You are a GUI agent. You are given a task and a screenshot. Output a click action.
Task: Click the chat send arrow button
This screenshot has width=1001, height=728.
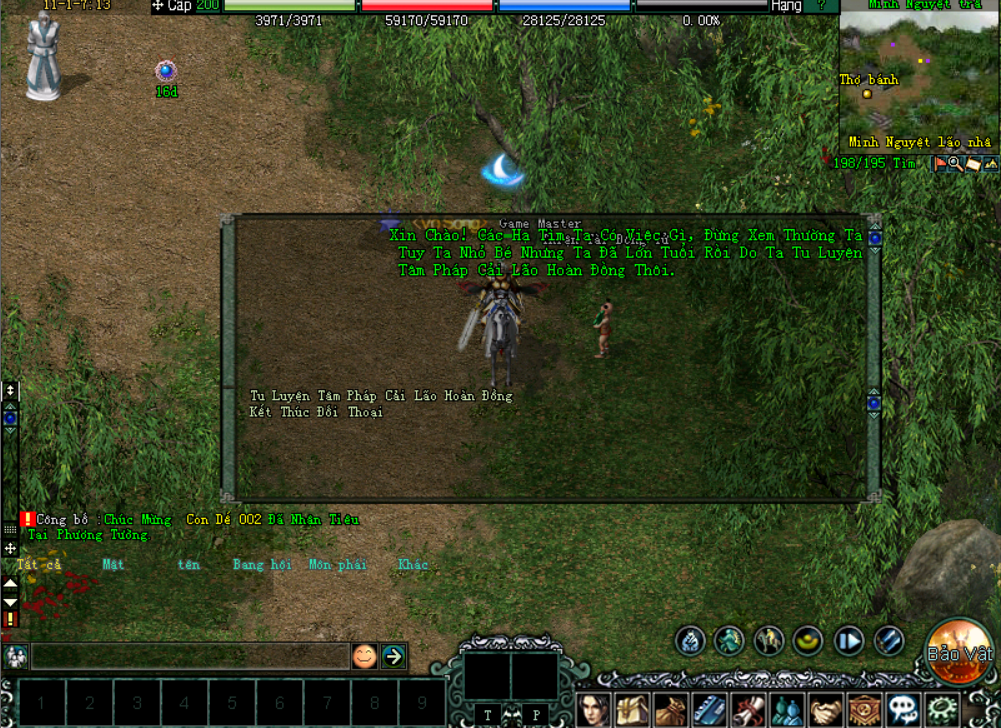[x=393, y=656]
